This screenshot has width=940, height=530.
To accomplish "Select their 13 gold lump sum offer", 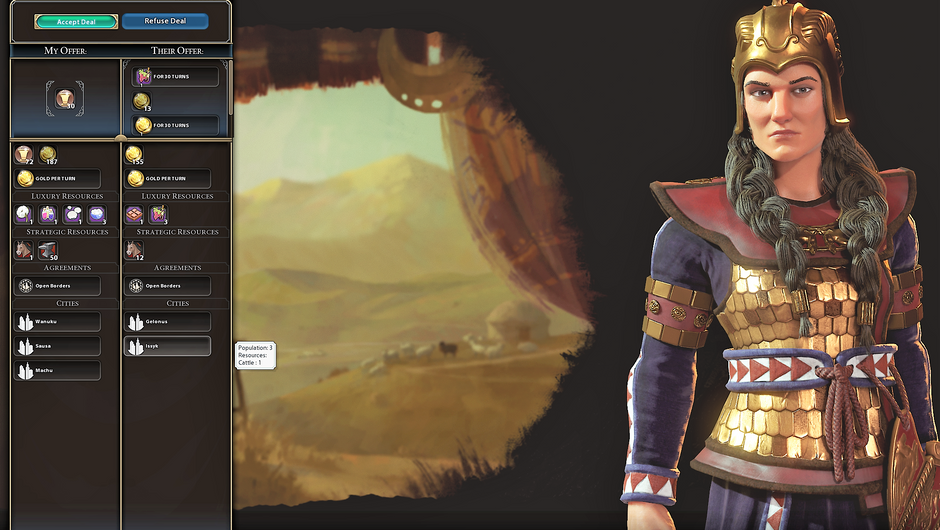I will click(143, 101).
